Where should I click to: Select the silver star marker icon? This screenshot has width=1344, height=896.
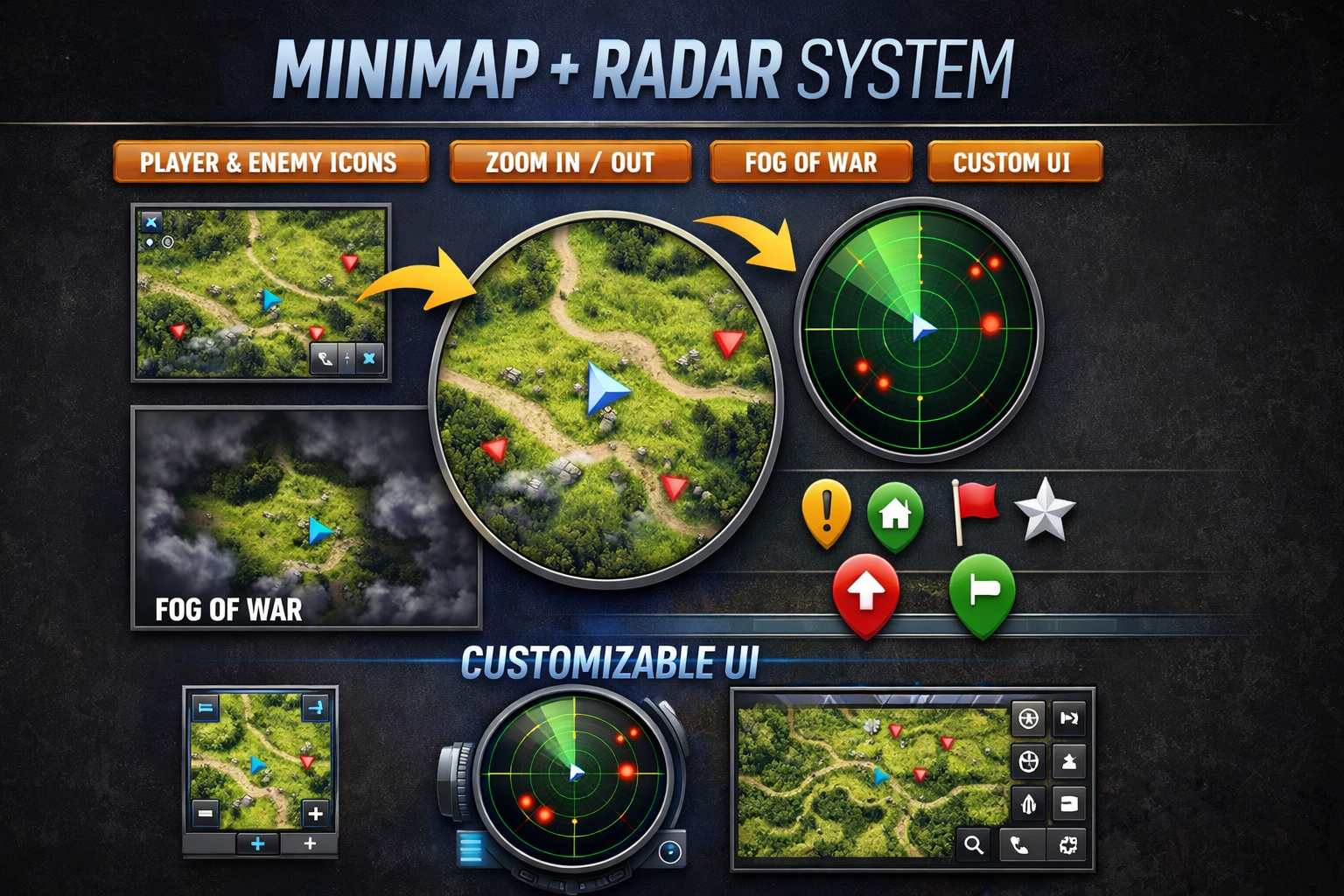point(1046,512)
